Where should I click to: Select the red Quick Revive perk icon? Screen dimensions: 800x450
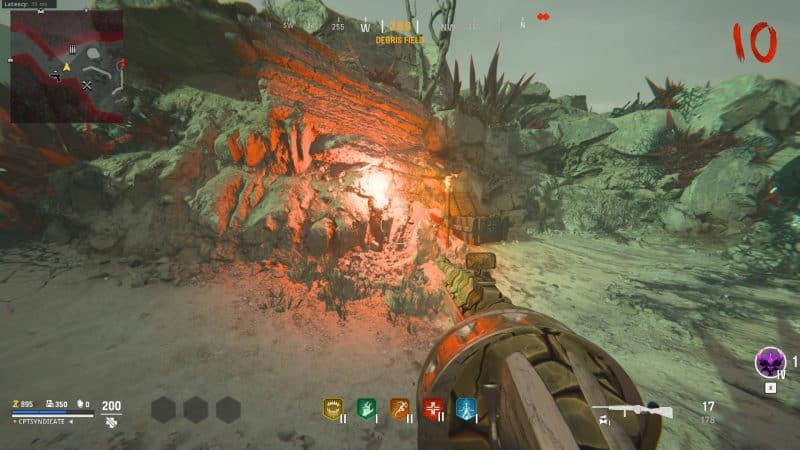pos(432,408)
